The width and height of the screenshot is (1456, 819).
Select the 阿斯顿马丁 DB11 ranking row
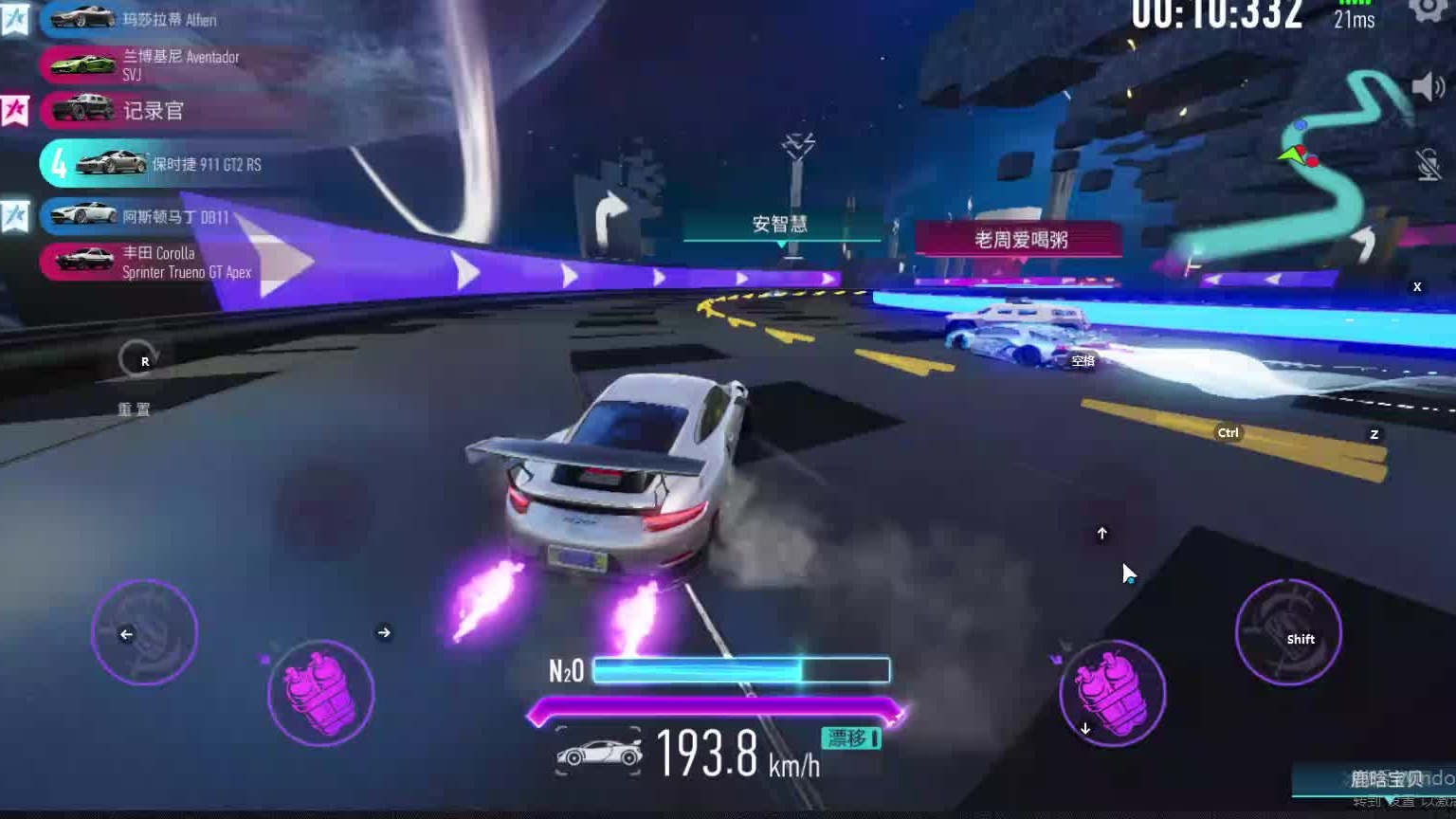pos(152,216)
